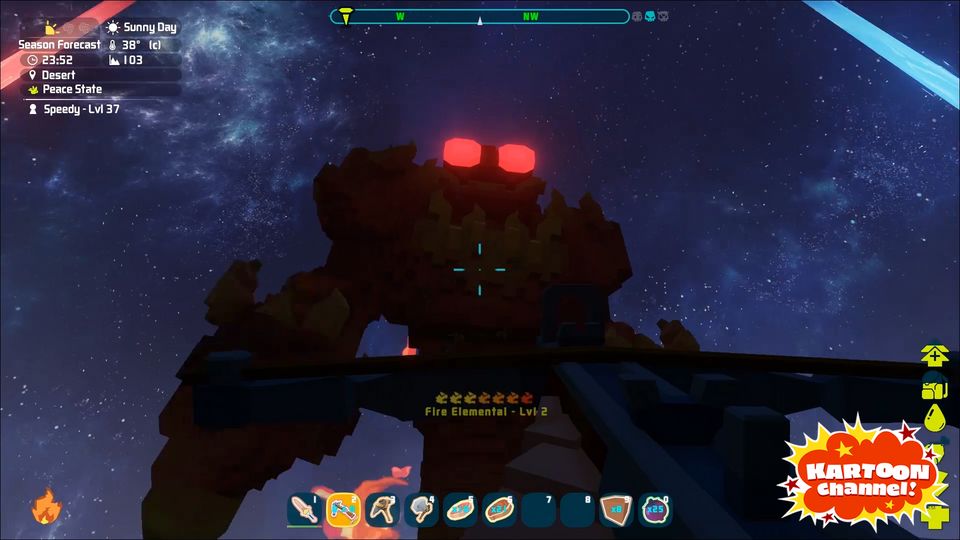The image size is (960, 540).
Task: Pick the raw meat stack in slot 5
Action: coord(460,510)
